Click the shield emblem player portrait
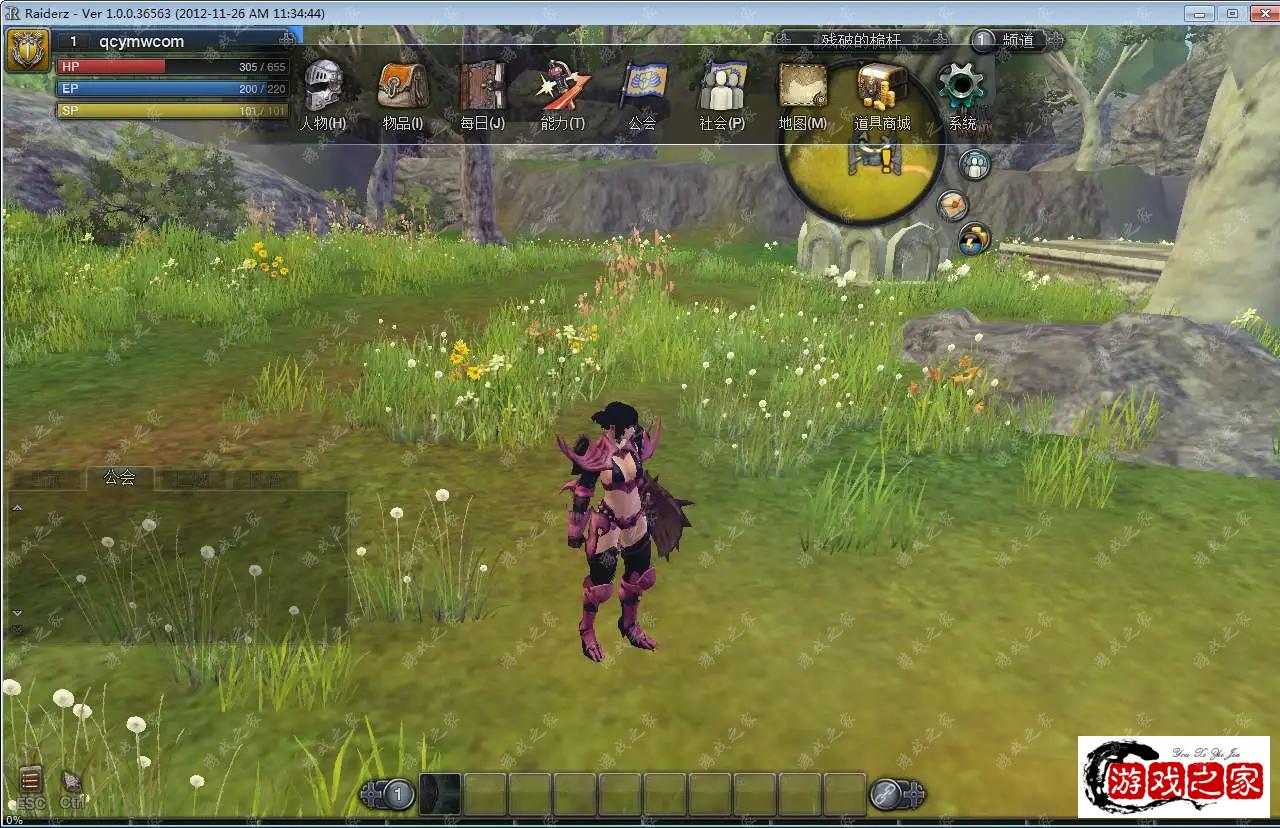1280x828 pixels. 27,50
